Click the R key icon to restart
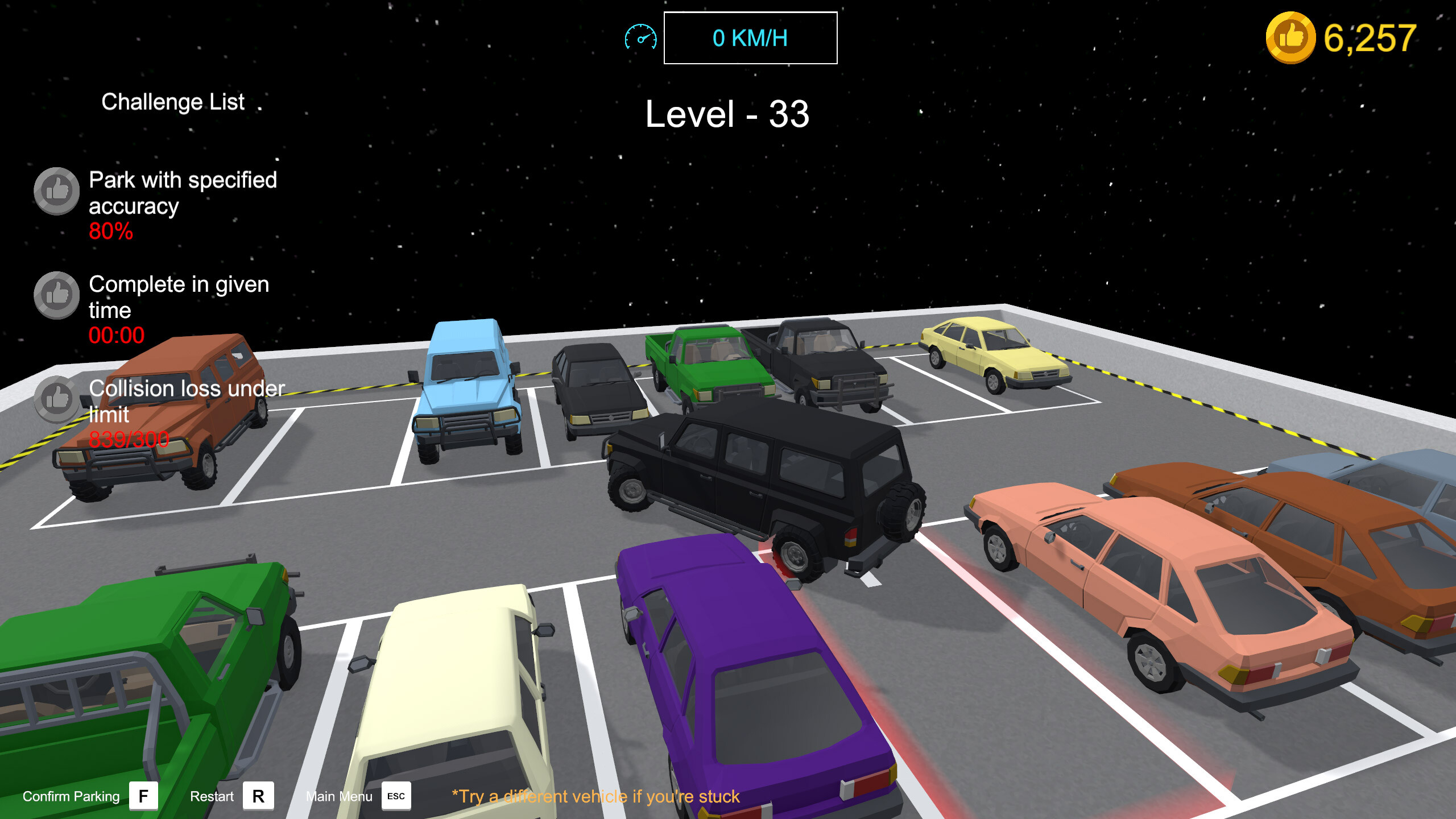The image size is (1456, 819). [259, 795]
